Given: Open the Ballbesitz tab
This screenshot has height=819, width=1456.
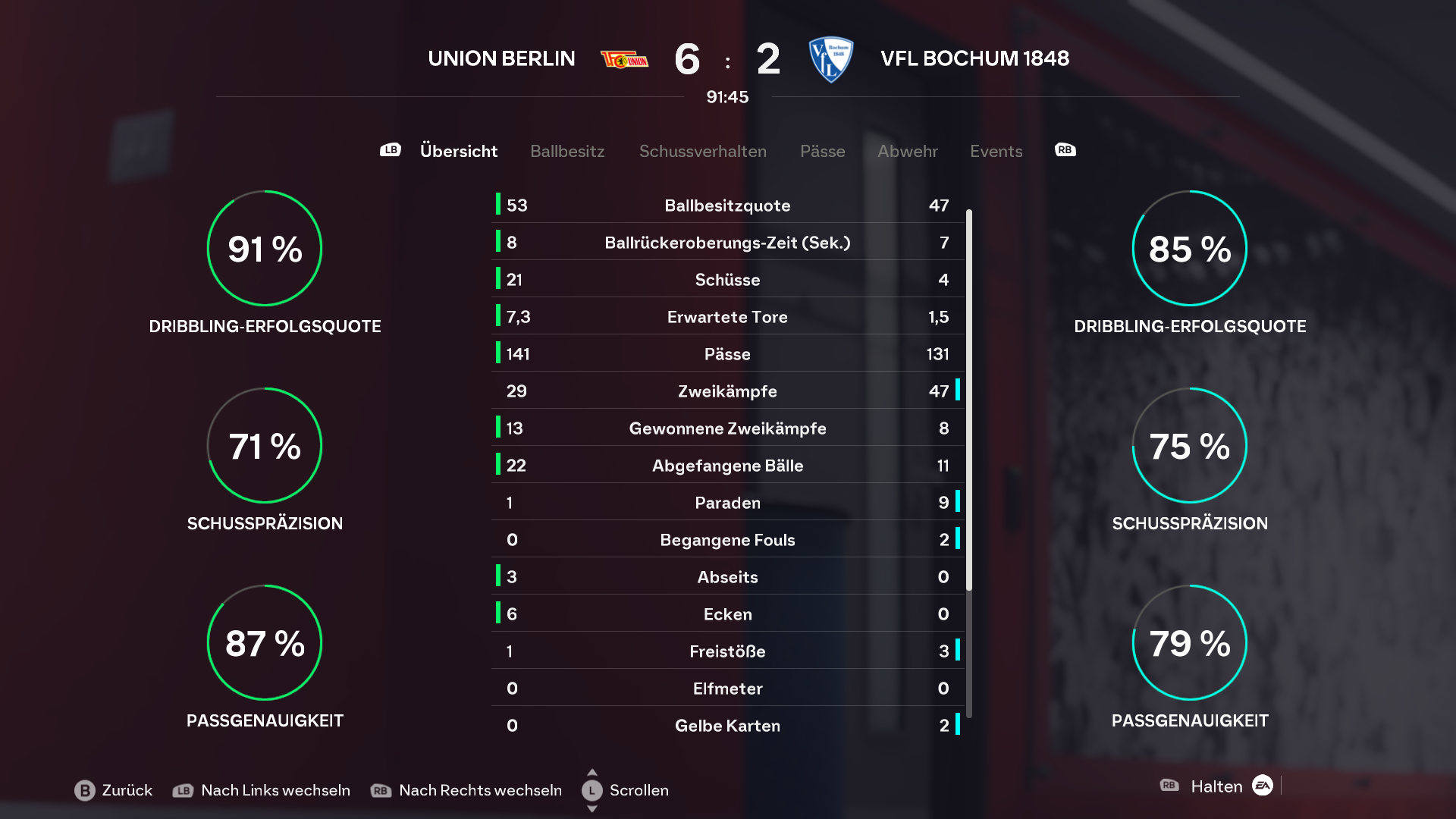Looking at the screenshot, I should tap(567, 151).
